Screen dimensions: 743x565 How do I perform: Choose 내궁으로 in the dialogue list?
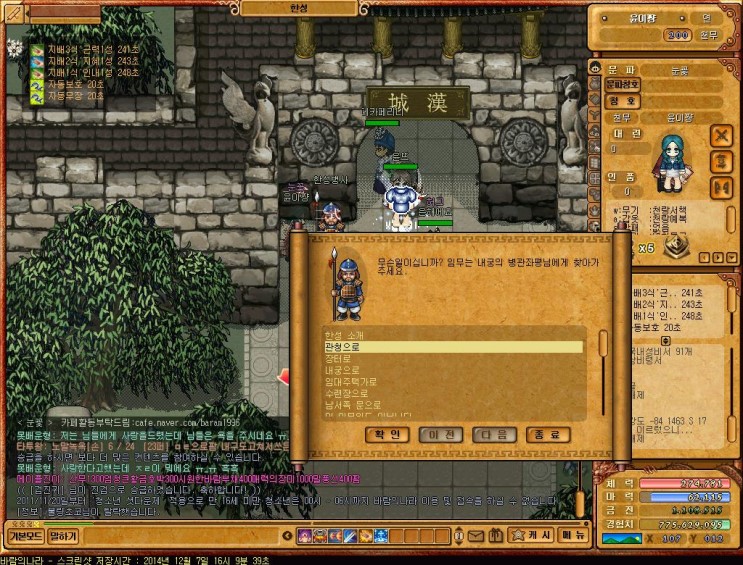343,370
